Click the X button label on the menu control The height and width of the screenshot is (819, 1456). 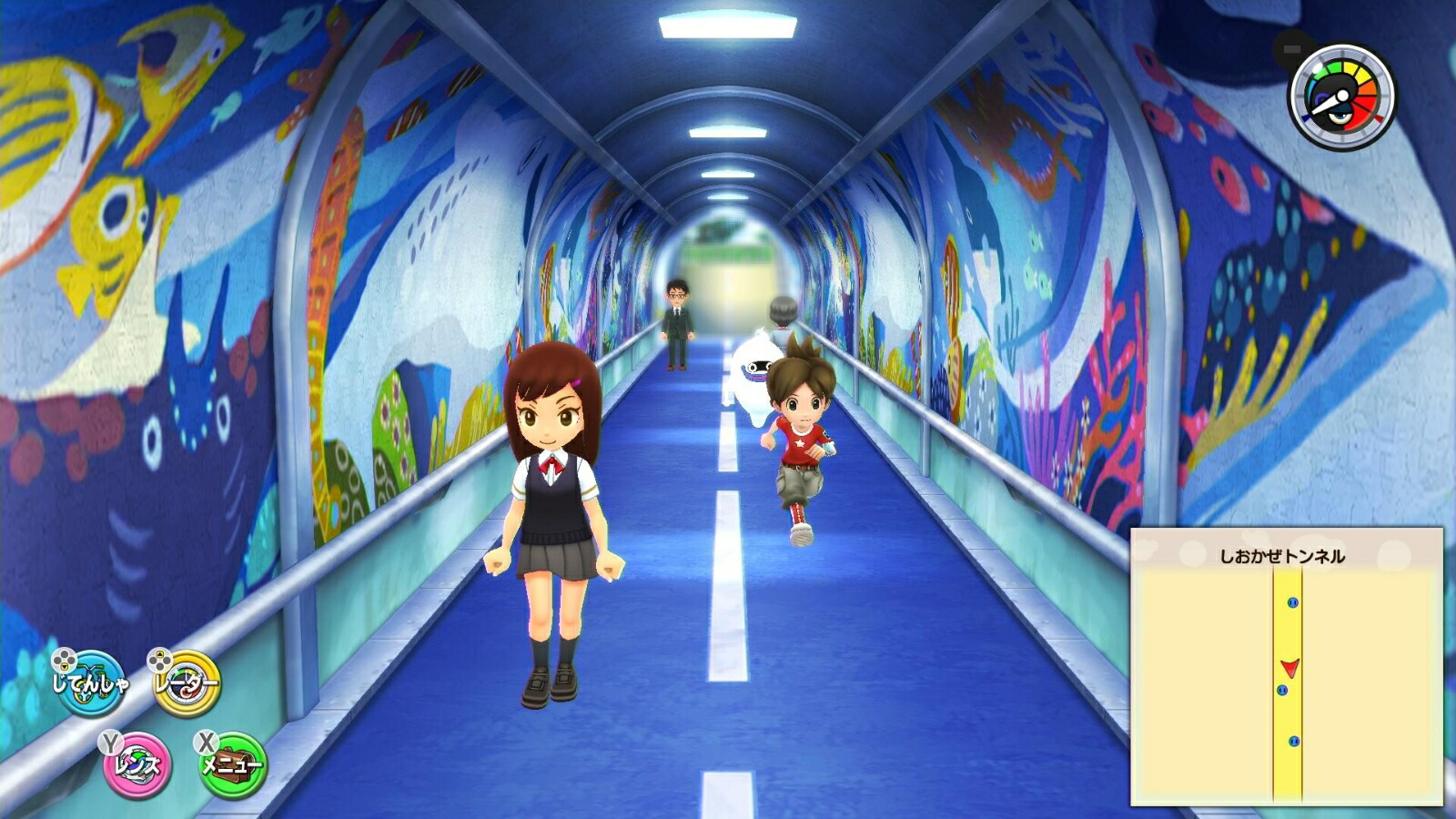pyautogui.click(x=205, y=743)
